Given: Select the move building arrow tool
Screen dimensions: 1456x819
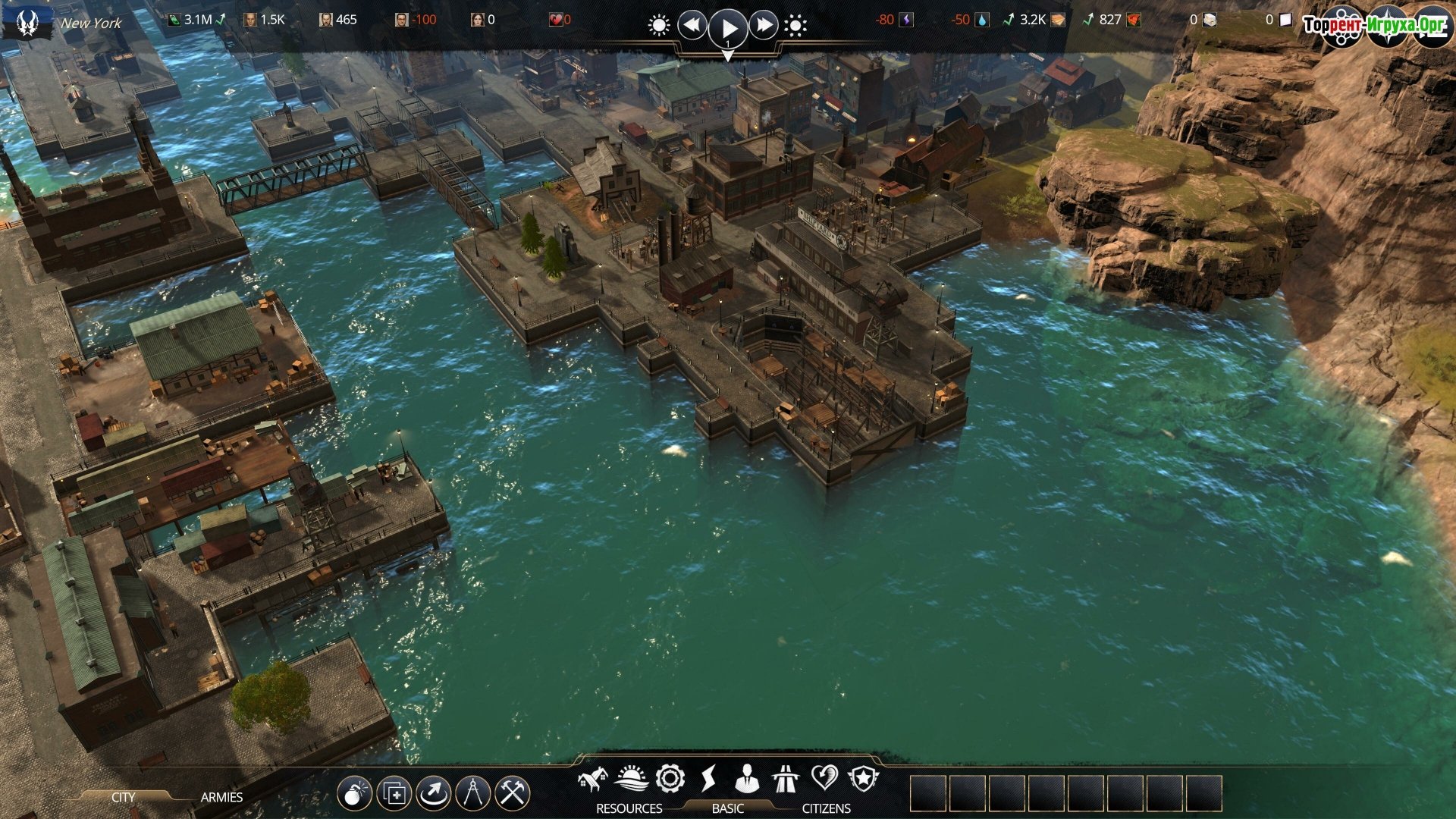Looking at the screenshot, I should click(433, 794).
